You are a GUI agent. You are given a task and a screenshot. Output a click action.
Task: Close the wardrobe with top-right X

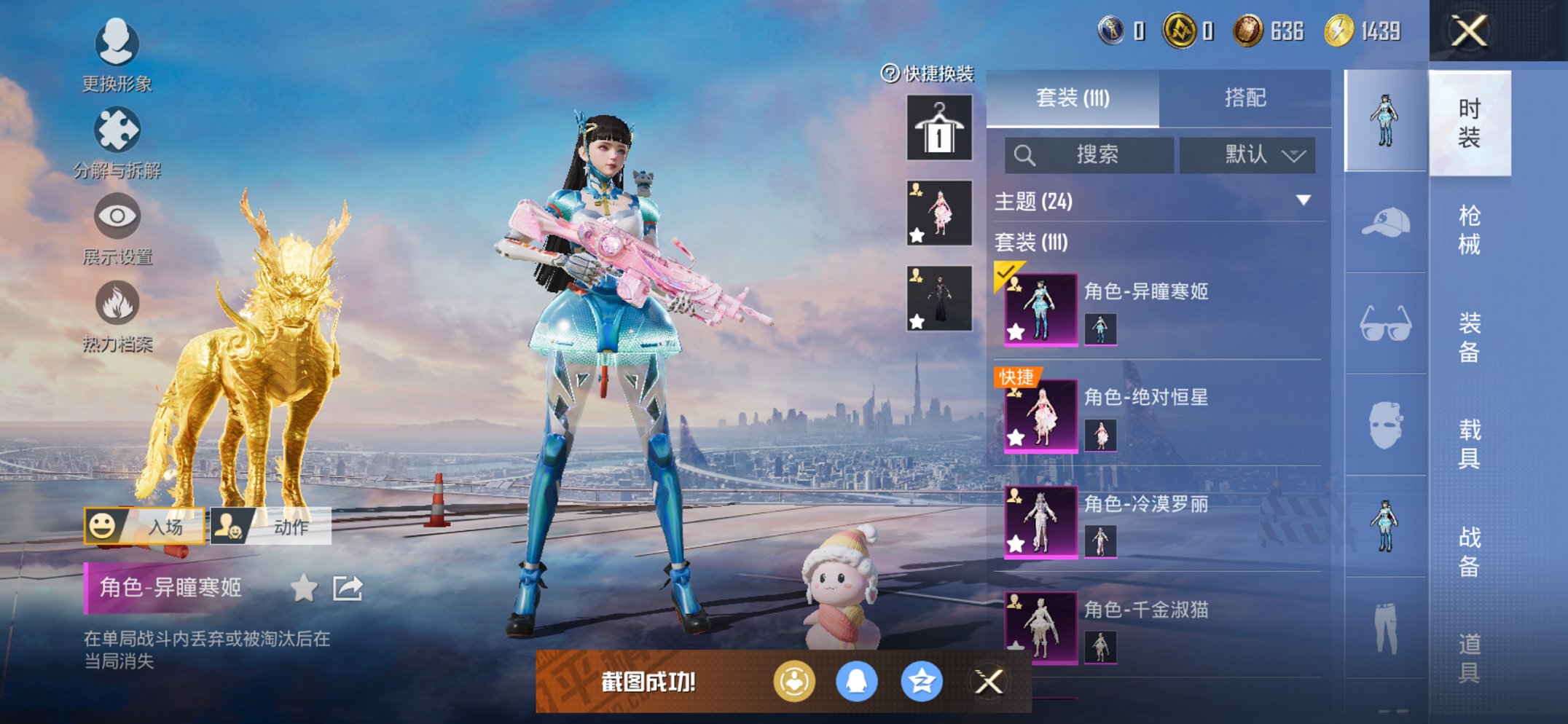point(1469,31)
